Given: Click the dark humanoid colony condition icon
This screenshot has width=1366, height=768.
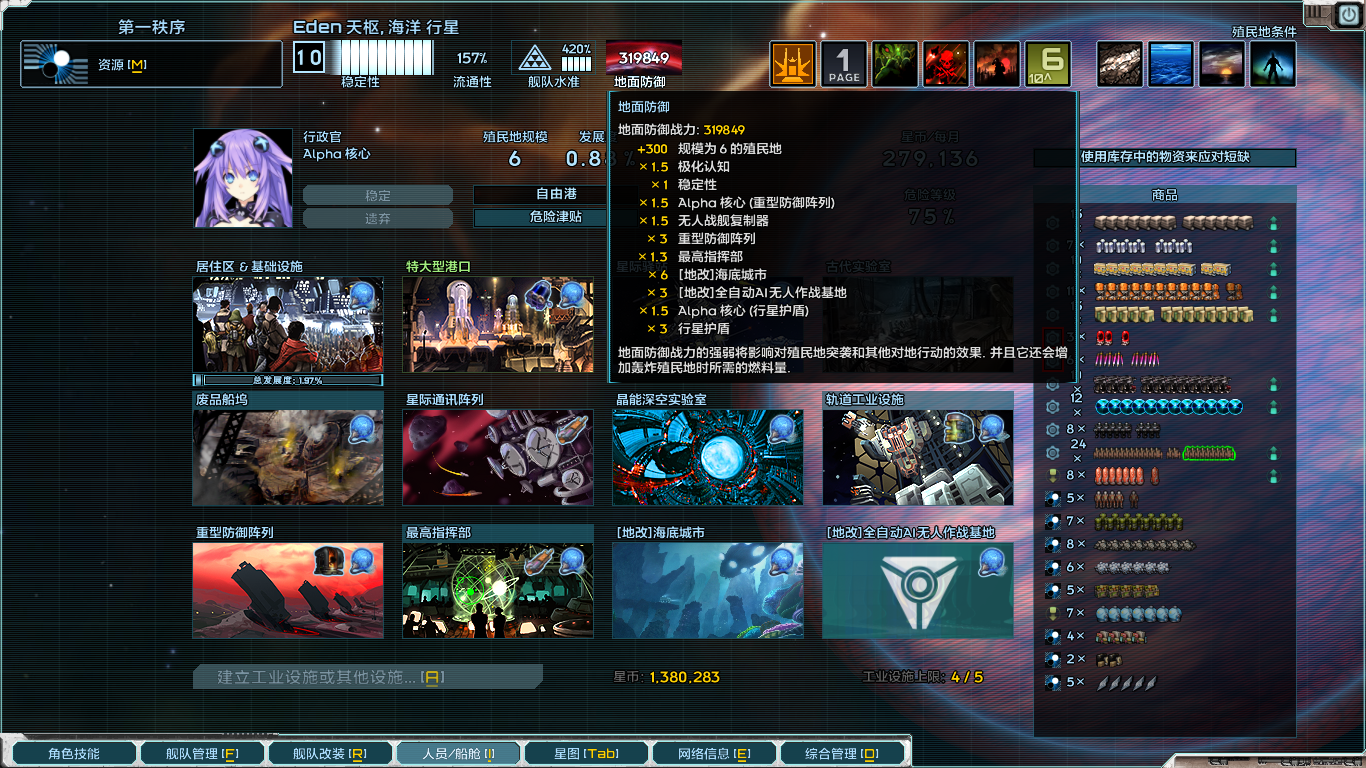Looking at the screenshot, I should click(1272, 63).
